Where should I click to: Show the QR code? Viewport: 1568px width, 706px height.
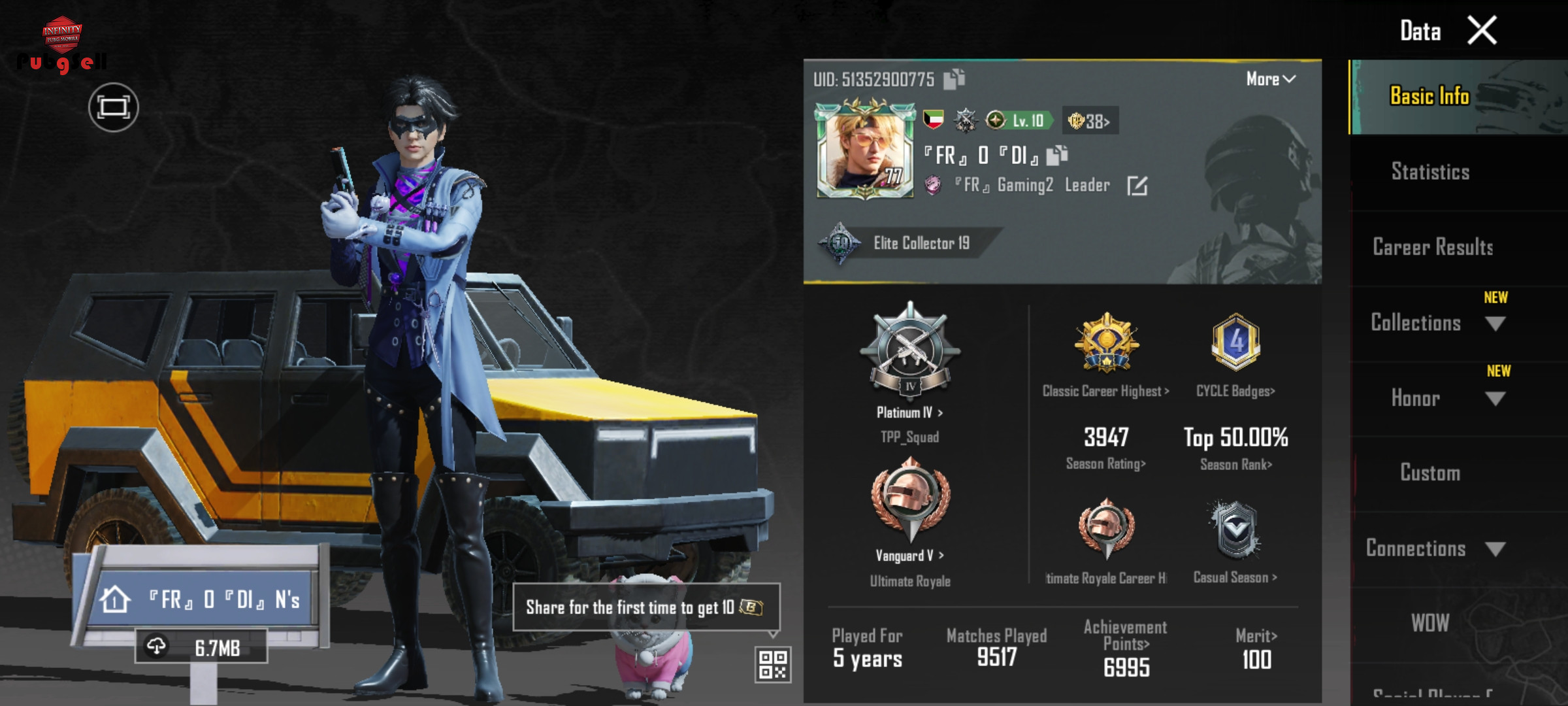pos(773,664)
